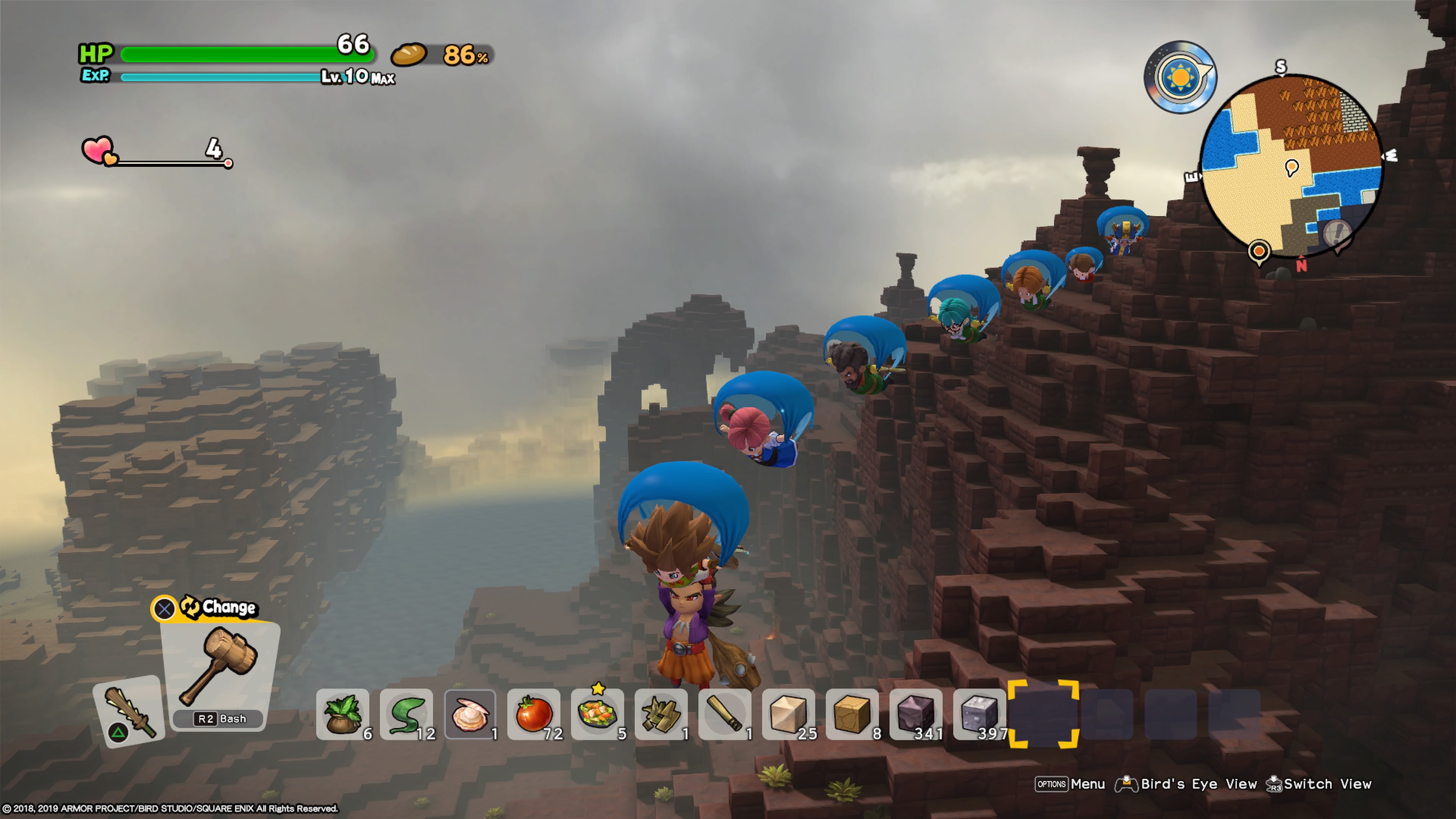
Task: Select the medicinal herb bag slot
Action: (342, 714)
